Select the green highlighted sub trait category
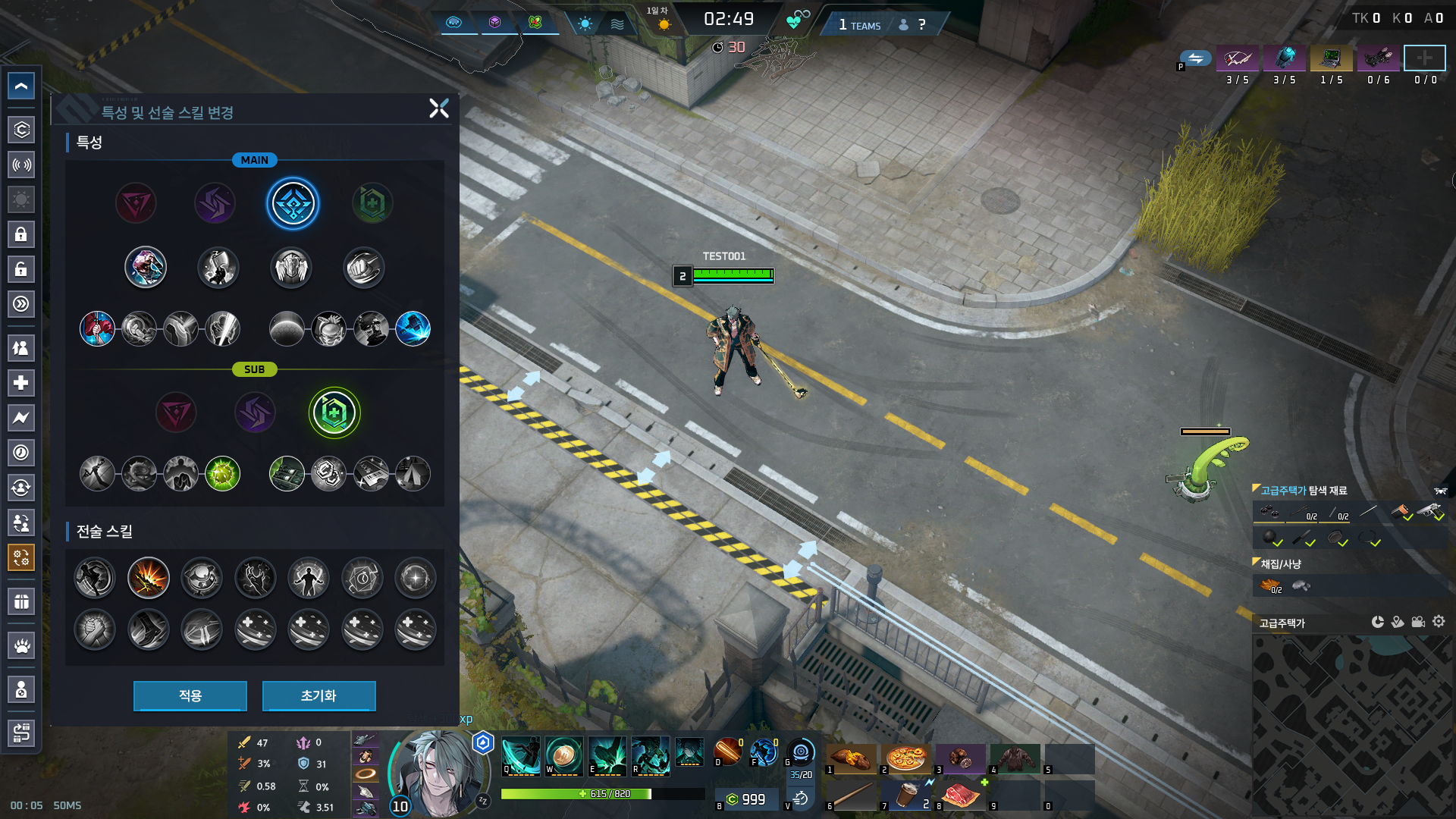The width and height of the screenshot is (1456, 819). pyautogui.click(x=334, y=413)
